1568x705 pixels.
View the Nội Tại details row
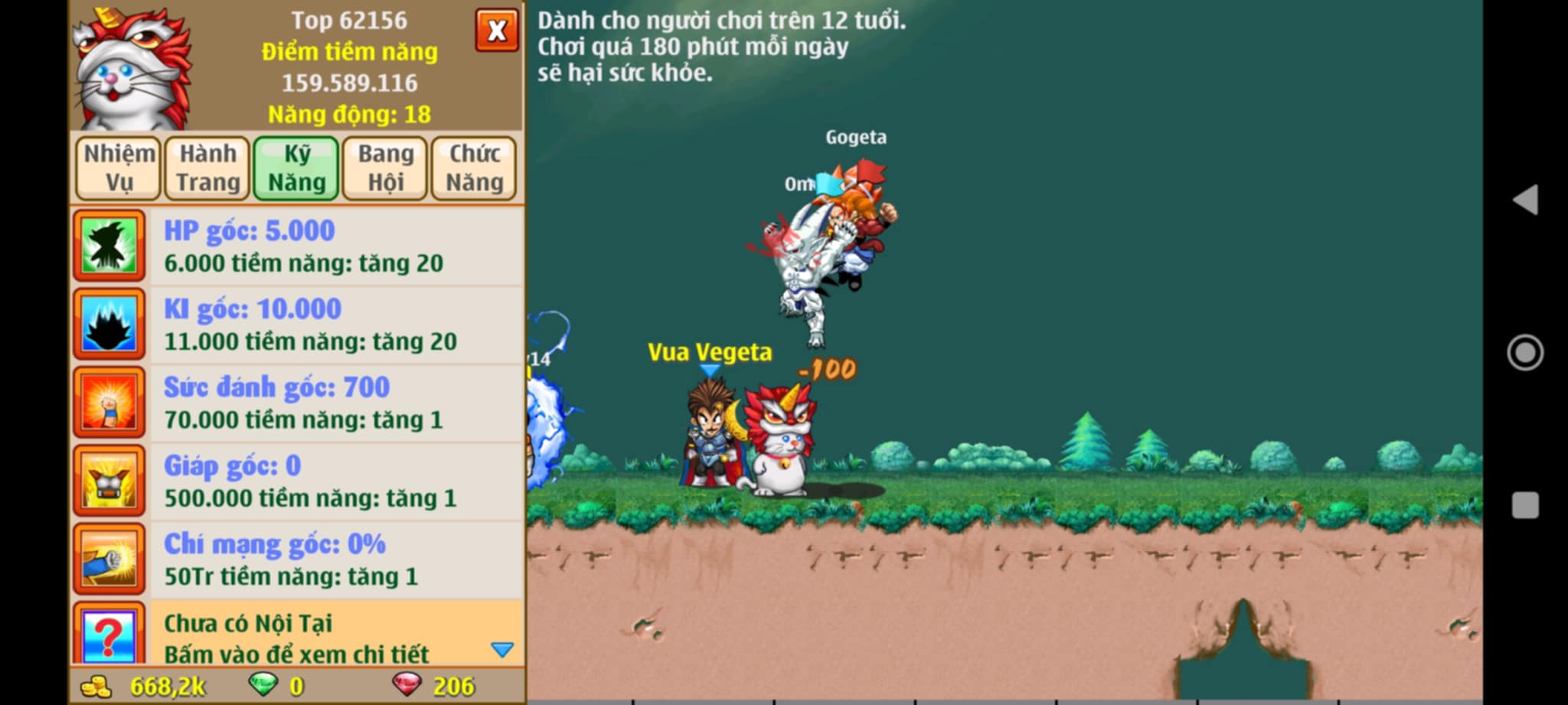[299, 637]
